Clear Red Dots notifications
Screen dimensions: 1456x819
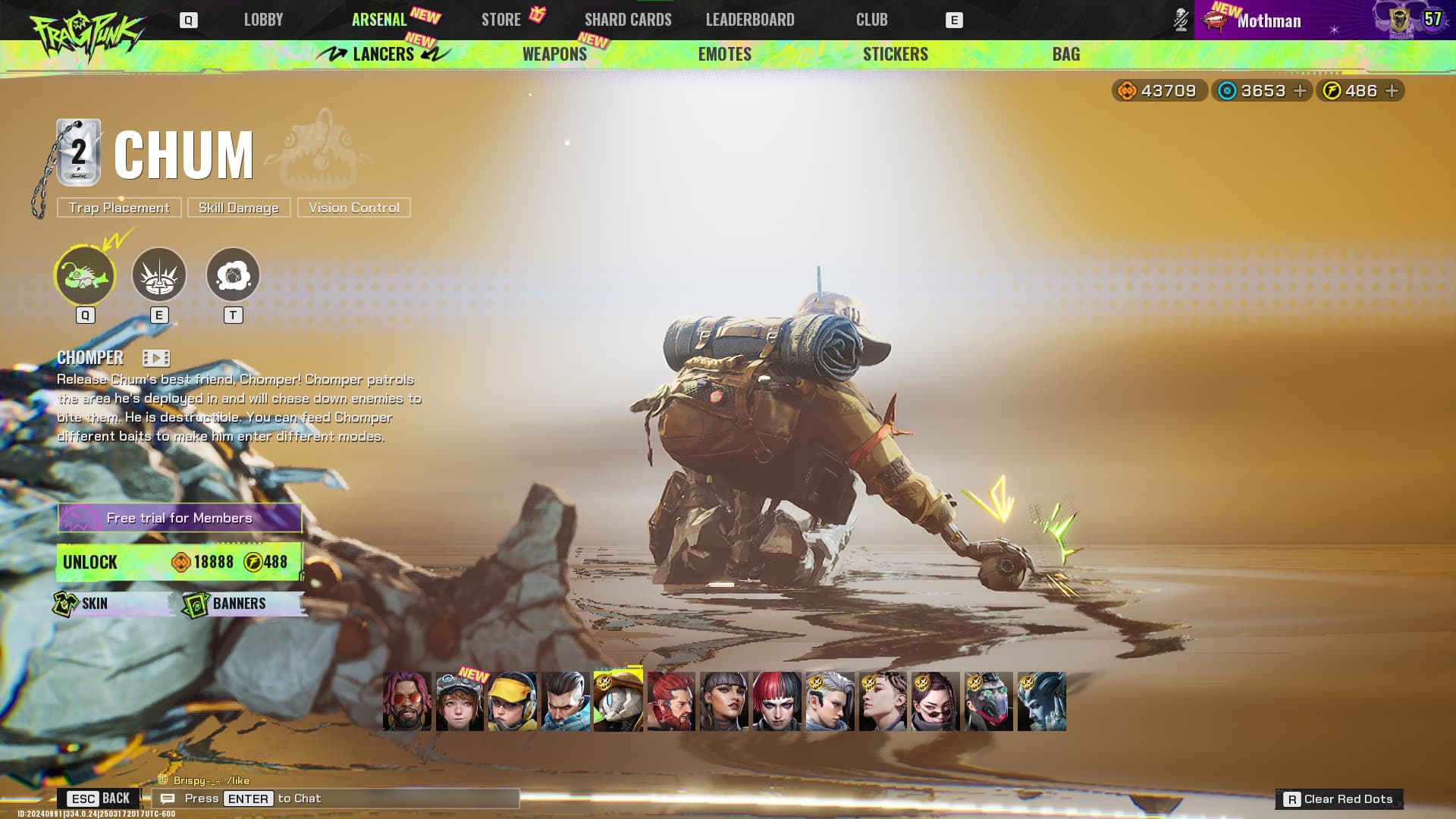click(x=1339, y=799)
